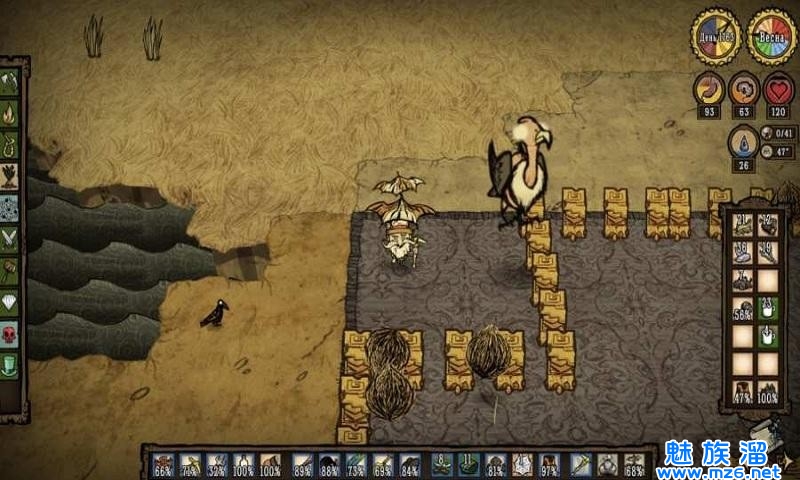Switch to the Magic tab with red skull

[x=10, y=333]
